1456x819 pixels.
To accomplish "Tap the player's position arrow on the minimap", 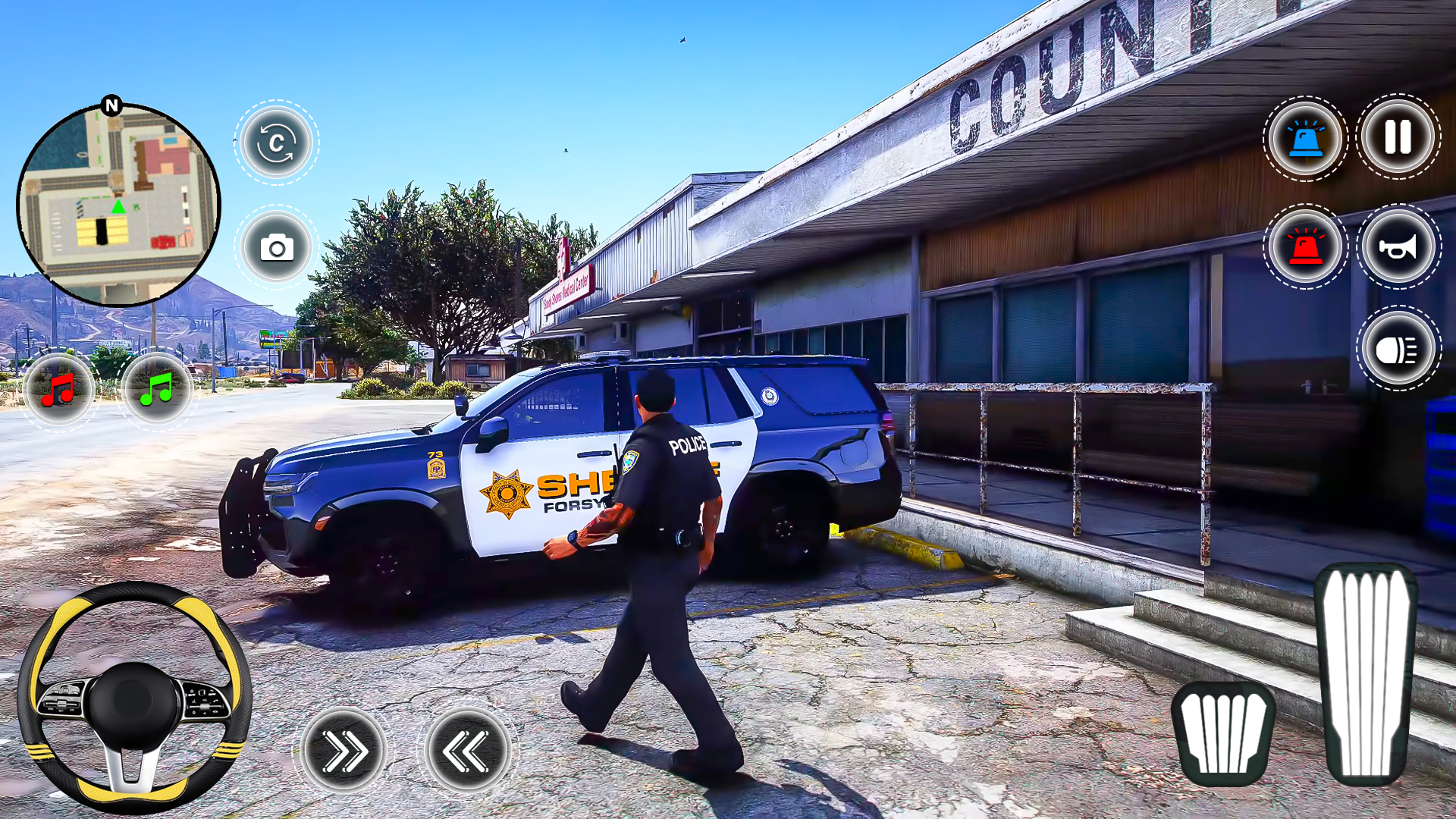I will 118,205.
